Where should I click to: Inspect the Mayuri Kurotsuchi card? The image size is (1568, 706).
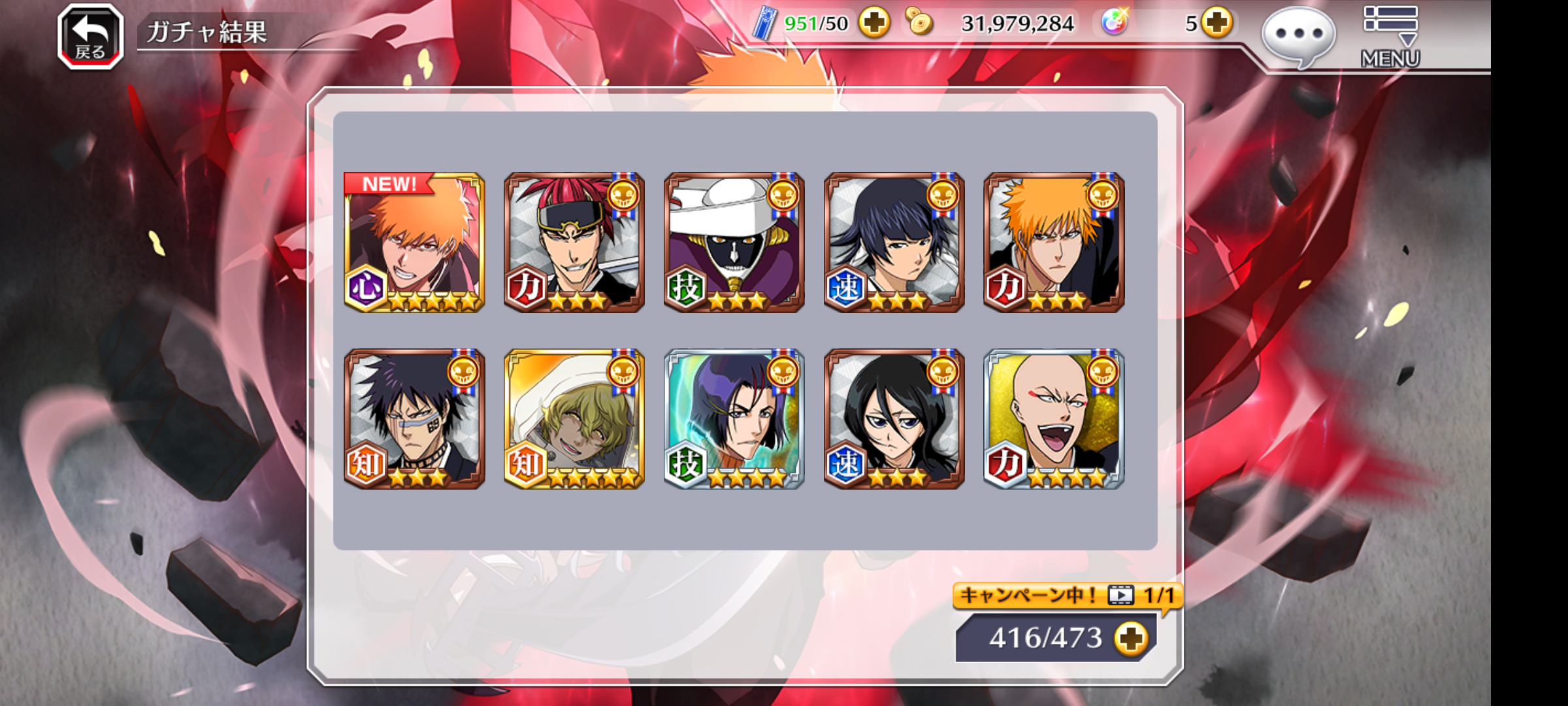pyautogui.click(x=734, y=243)
